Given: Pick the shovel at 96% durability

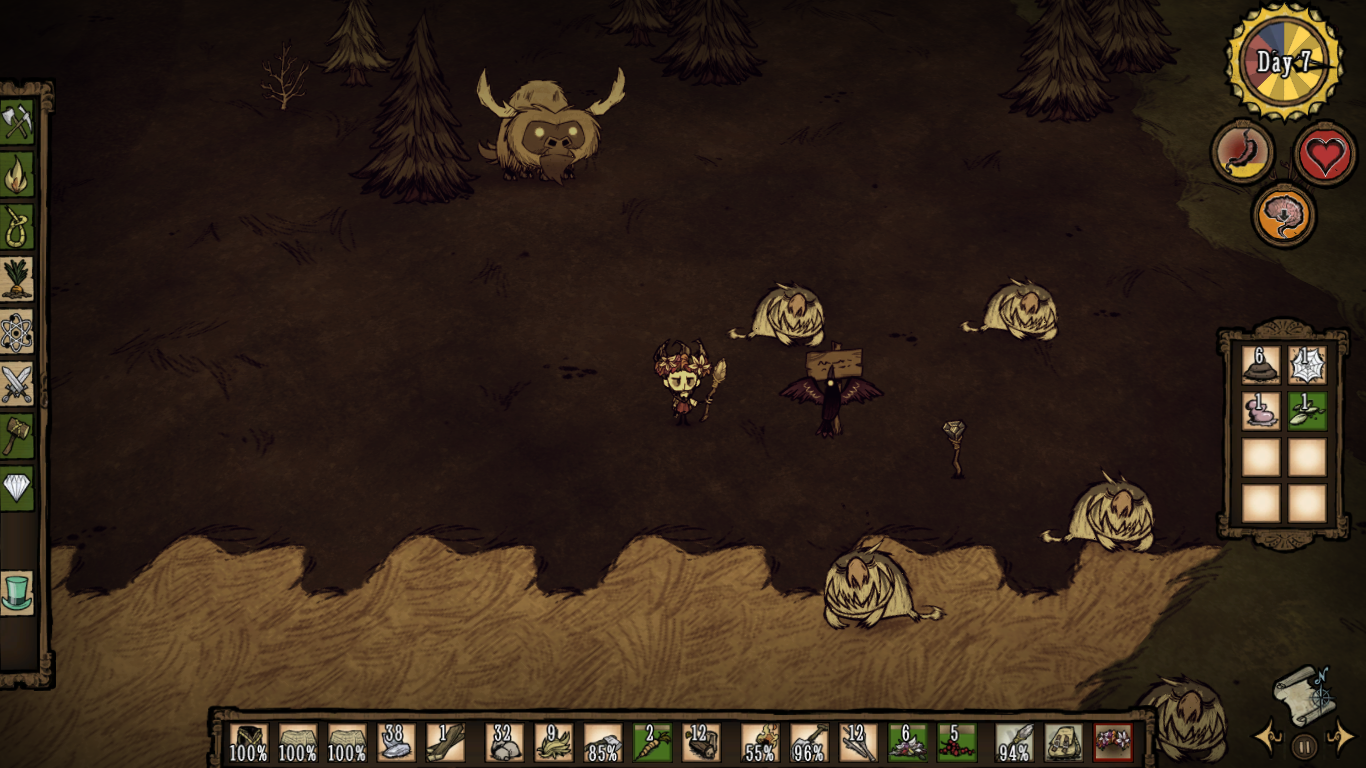Looking at the screenshot, I should coord(809,743).
